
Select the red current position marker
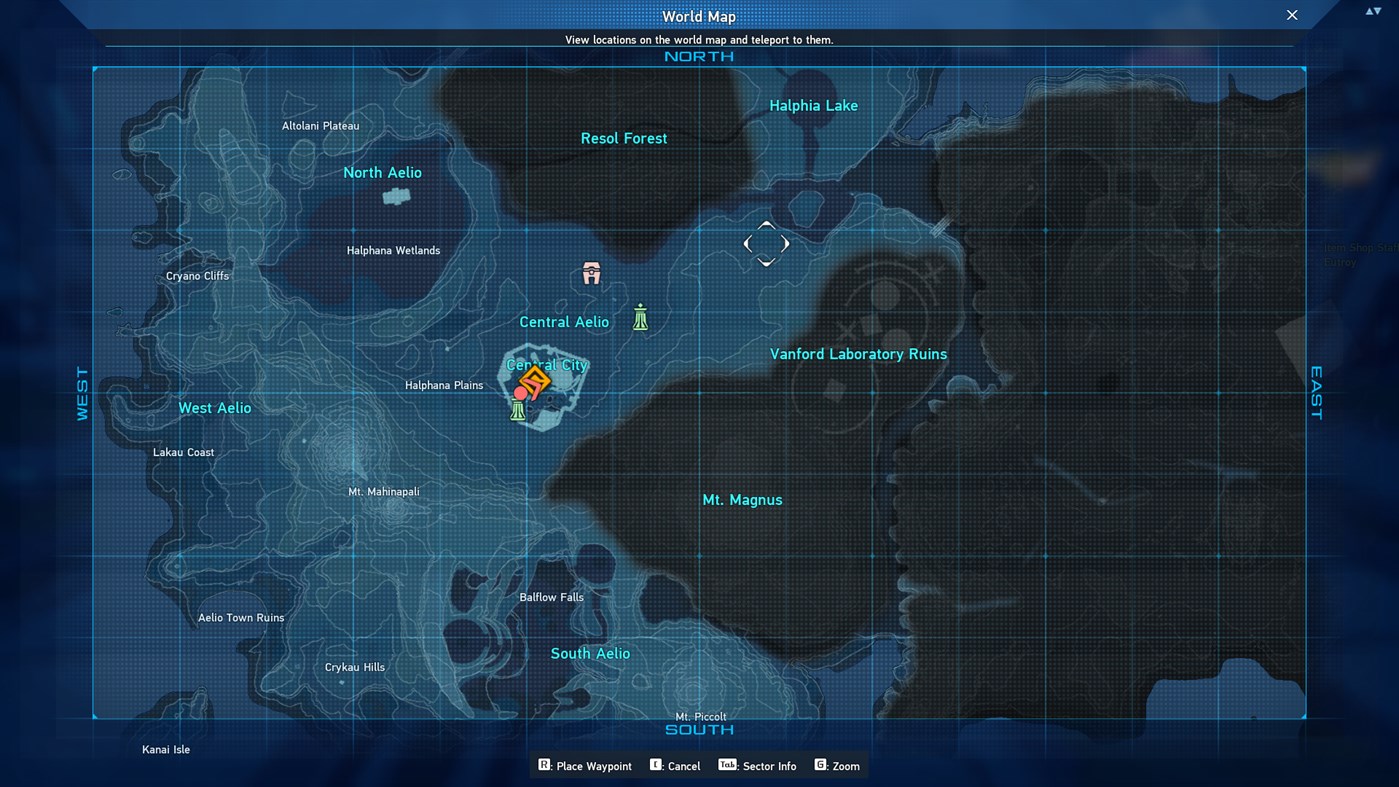click(x=519, y=393)
